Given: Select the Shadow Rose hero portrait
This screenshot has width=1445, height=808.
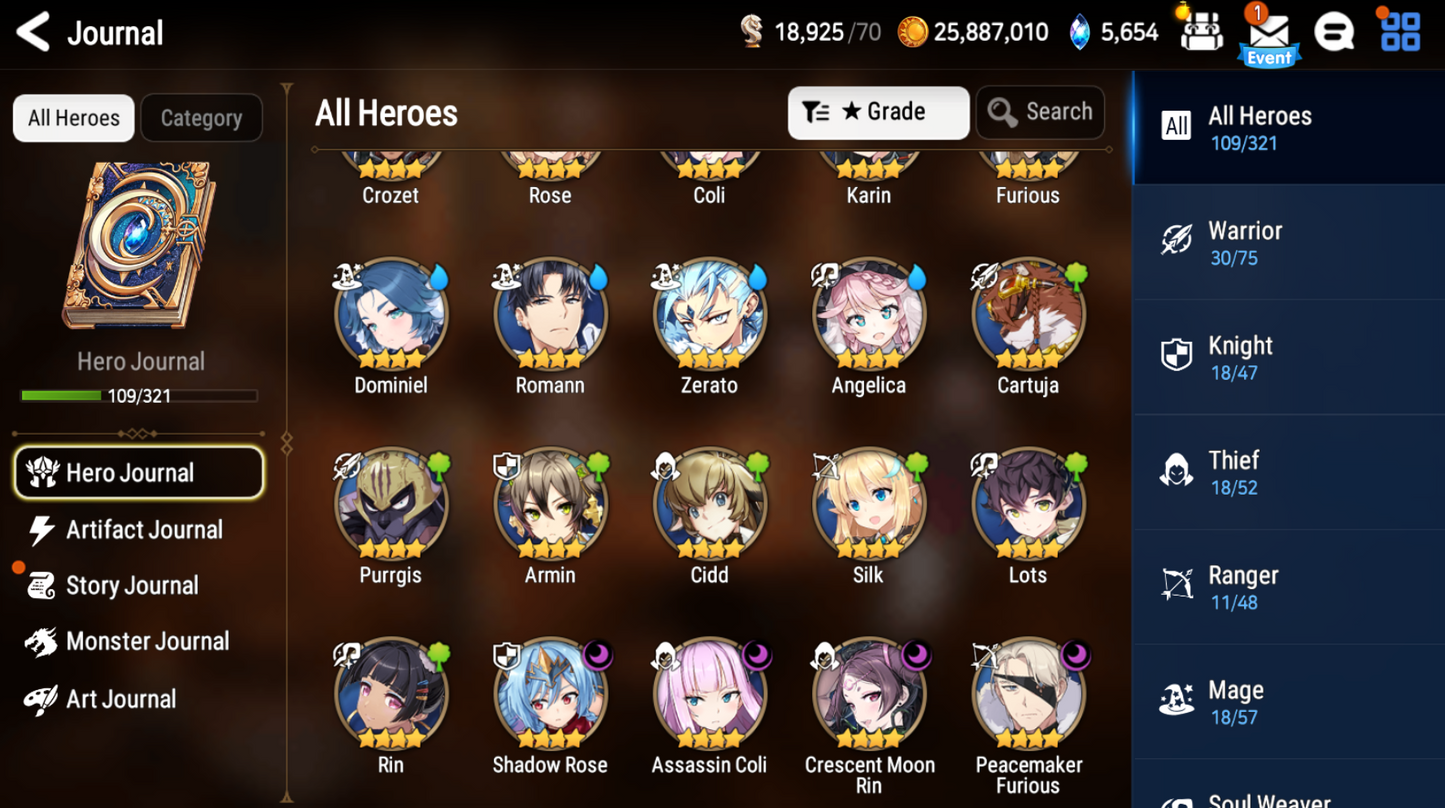Looking at the screenshot, I should (549, 693).
